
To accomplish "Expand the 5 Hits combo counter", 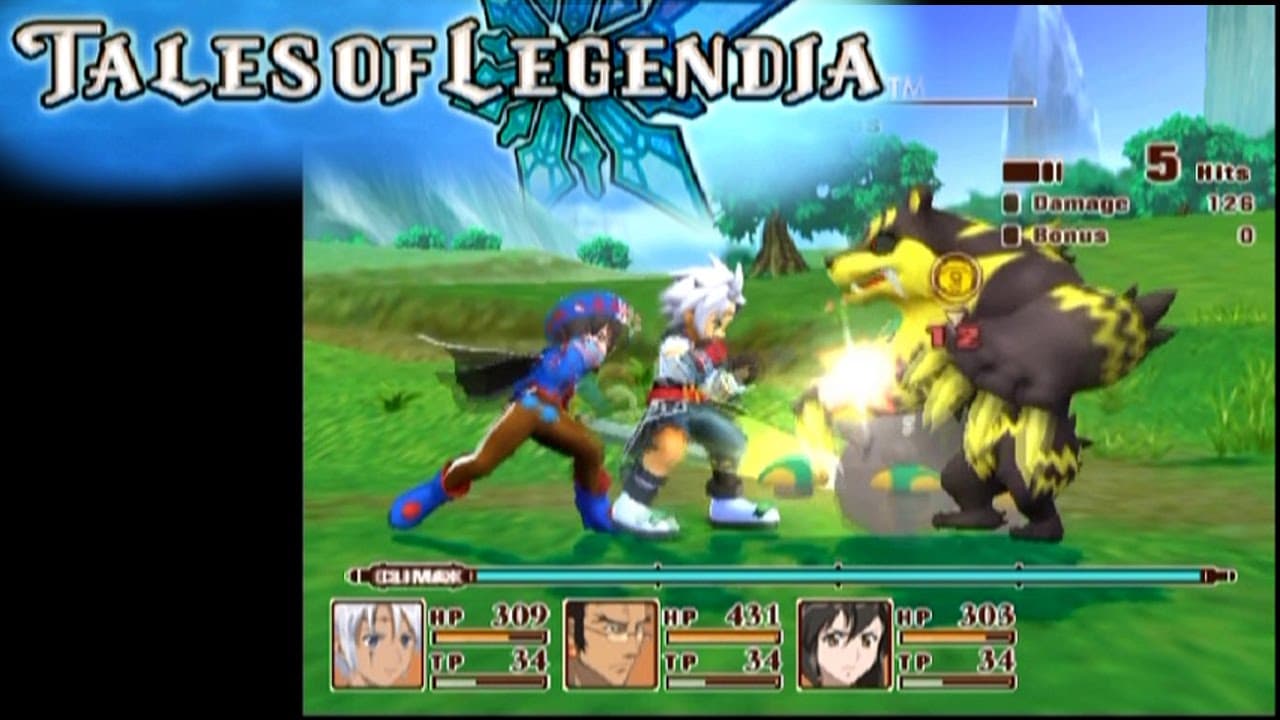I will (x=1190, y=167).
